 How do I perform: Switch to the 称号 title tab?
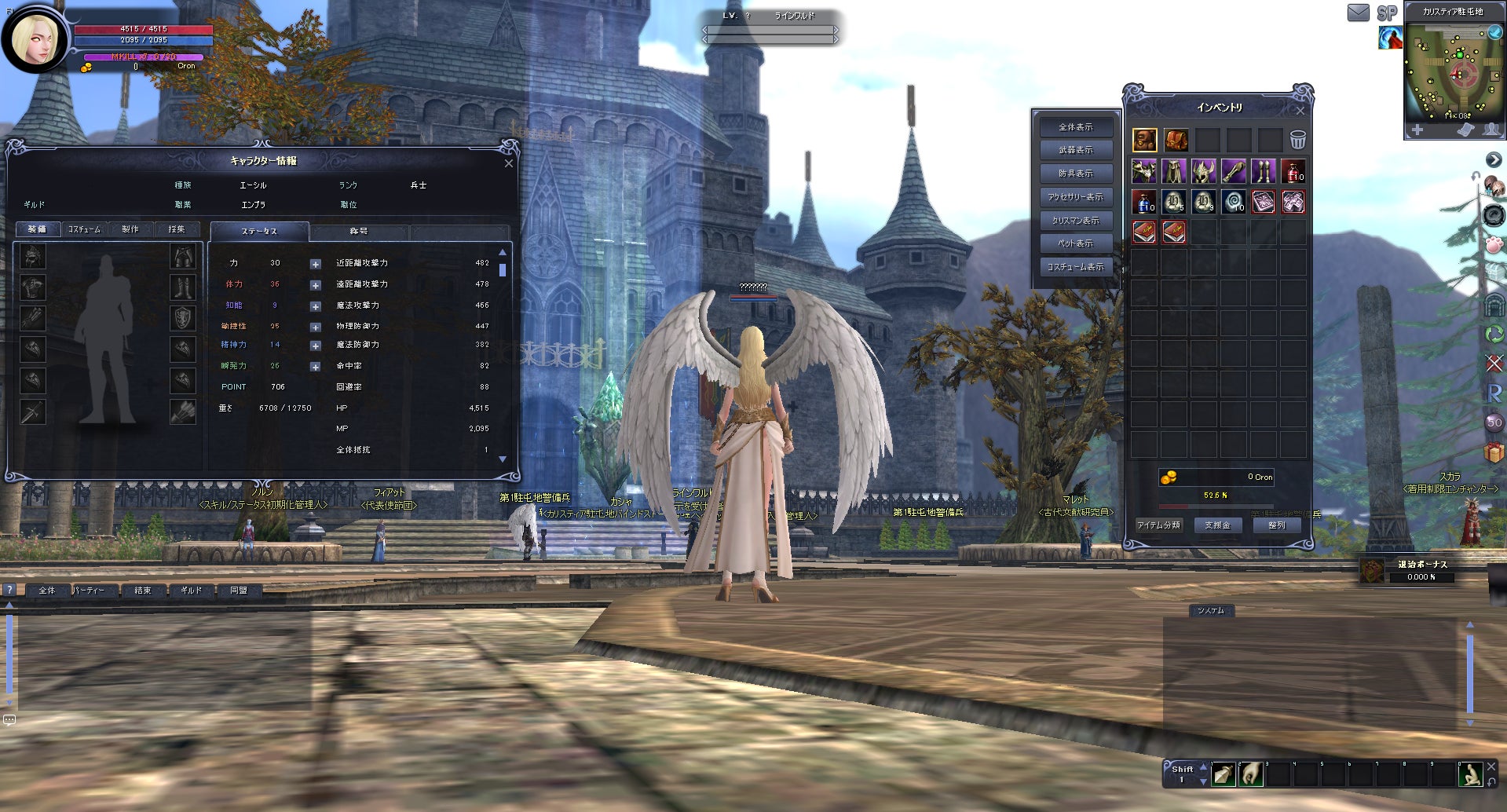359,232
